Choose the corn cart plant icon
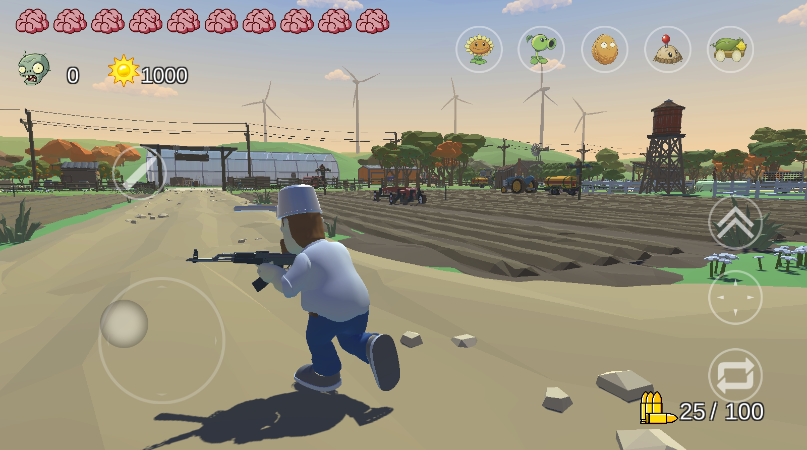 [730, 49]
